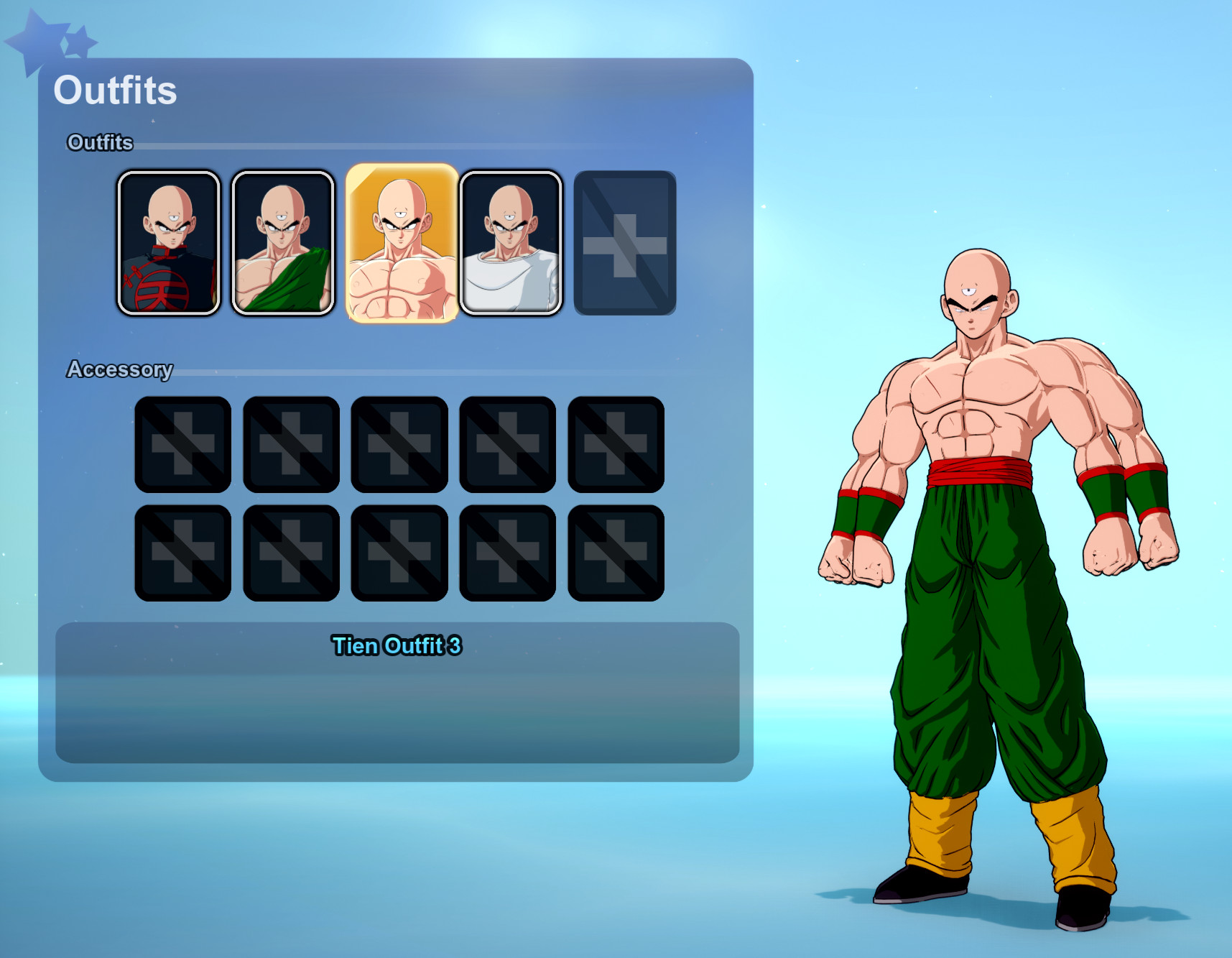This screenshot has height=958, width=1232.
Task: Click the second bottom-row accessory slot
Action: pos(291,552)
